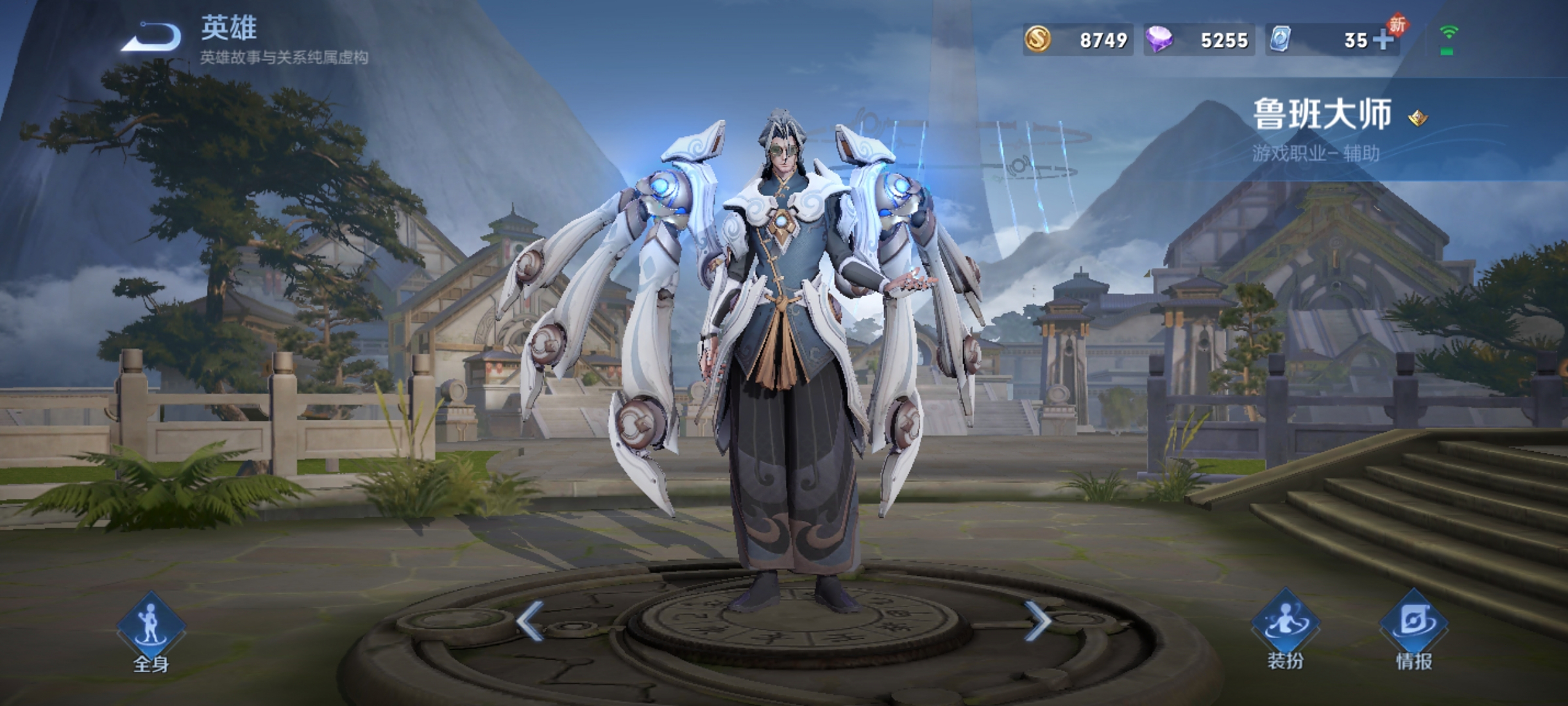Switch to the previous hero with left arrow
Image resolution: width=1568 pixels, height=706 pixels.
[x=530, y=621]
